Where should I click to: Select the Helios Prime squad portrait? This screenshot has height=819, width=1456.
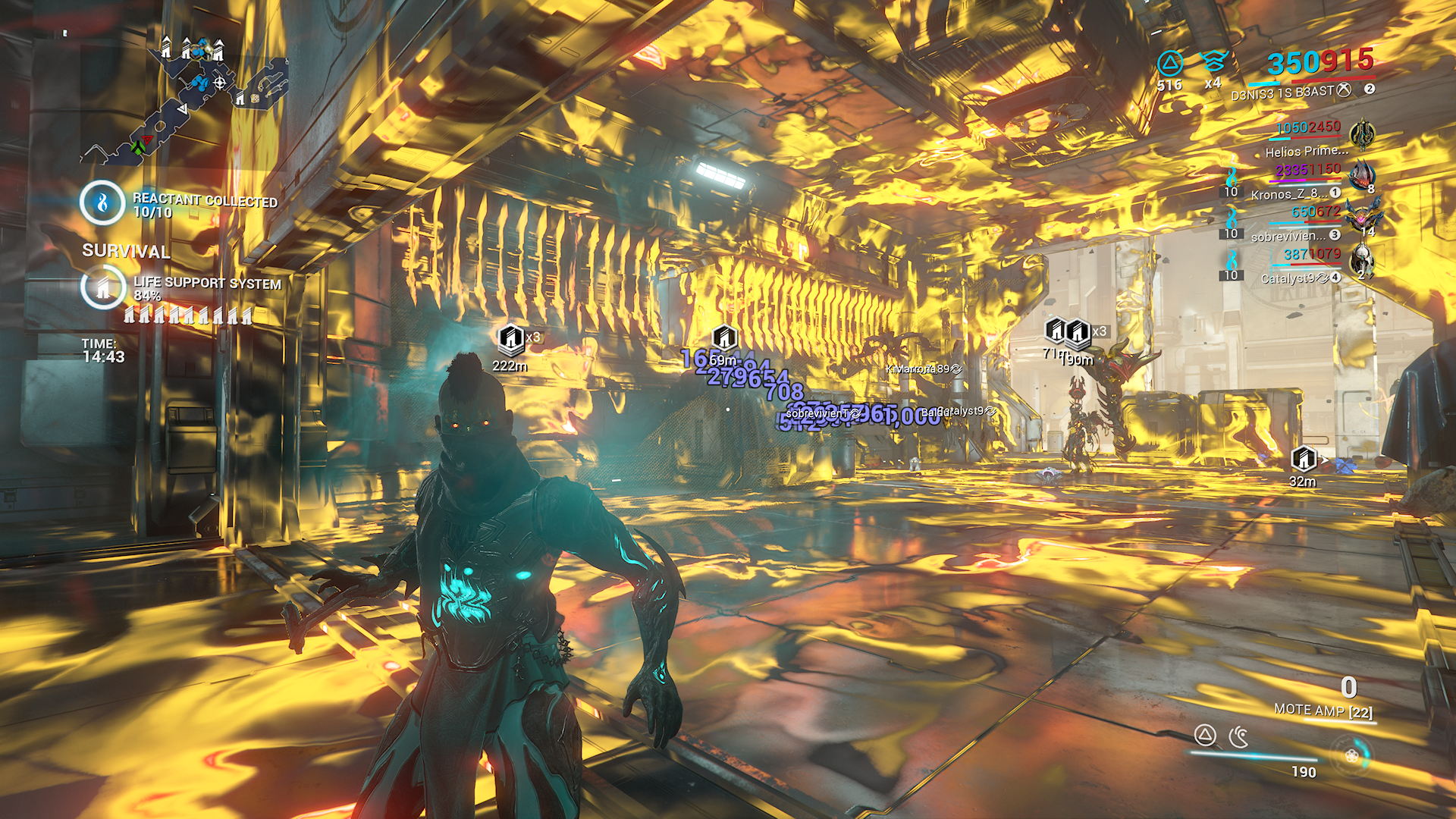point(1362,135)
